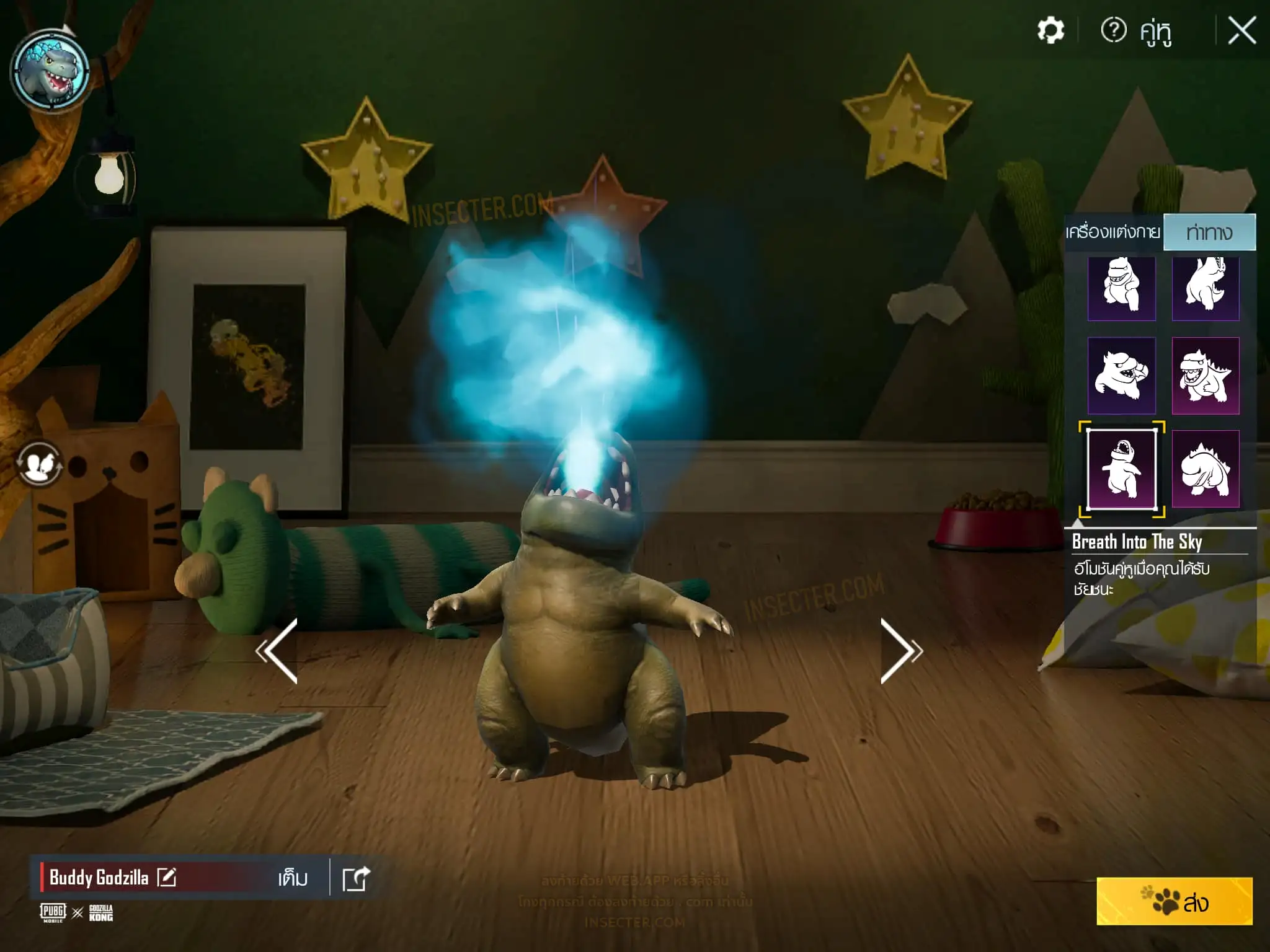The image size is (1270, 952).
Task: Click the Godzilla avatar portrait
Action: pyautogui.click(x=50, y=71)
